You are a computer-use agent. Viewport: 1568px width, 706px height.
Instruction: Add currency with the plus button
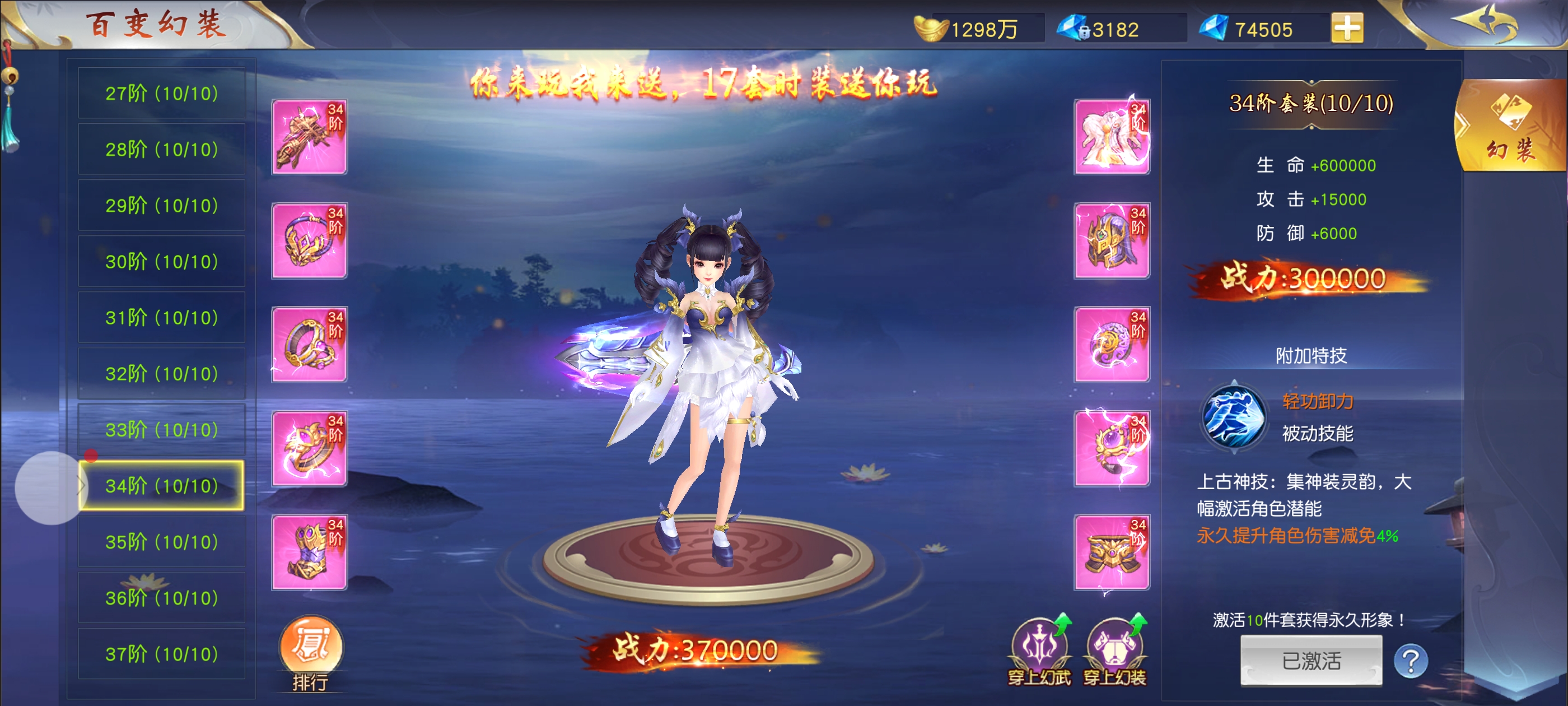(x=1346, y=28)
